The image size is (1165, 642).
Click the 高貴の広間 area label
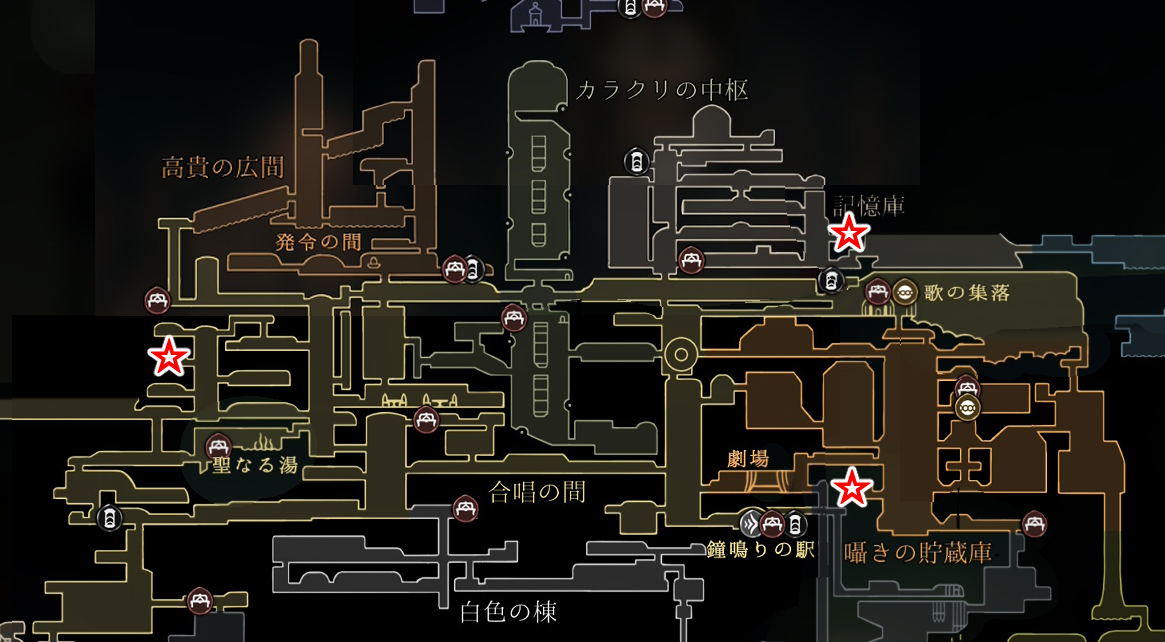click(x=223, y=167)
